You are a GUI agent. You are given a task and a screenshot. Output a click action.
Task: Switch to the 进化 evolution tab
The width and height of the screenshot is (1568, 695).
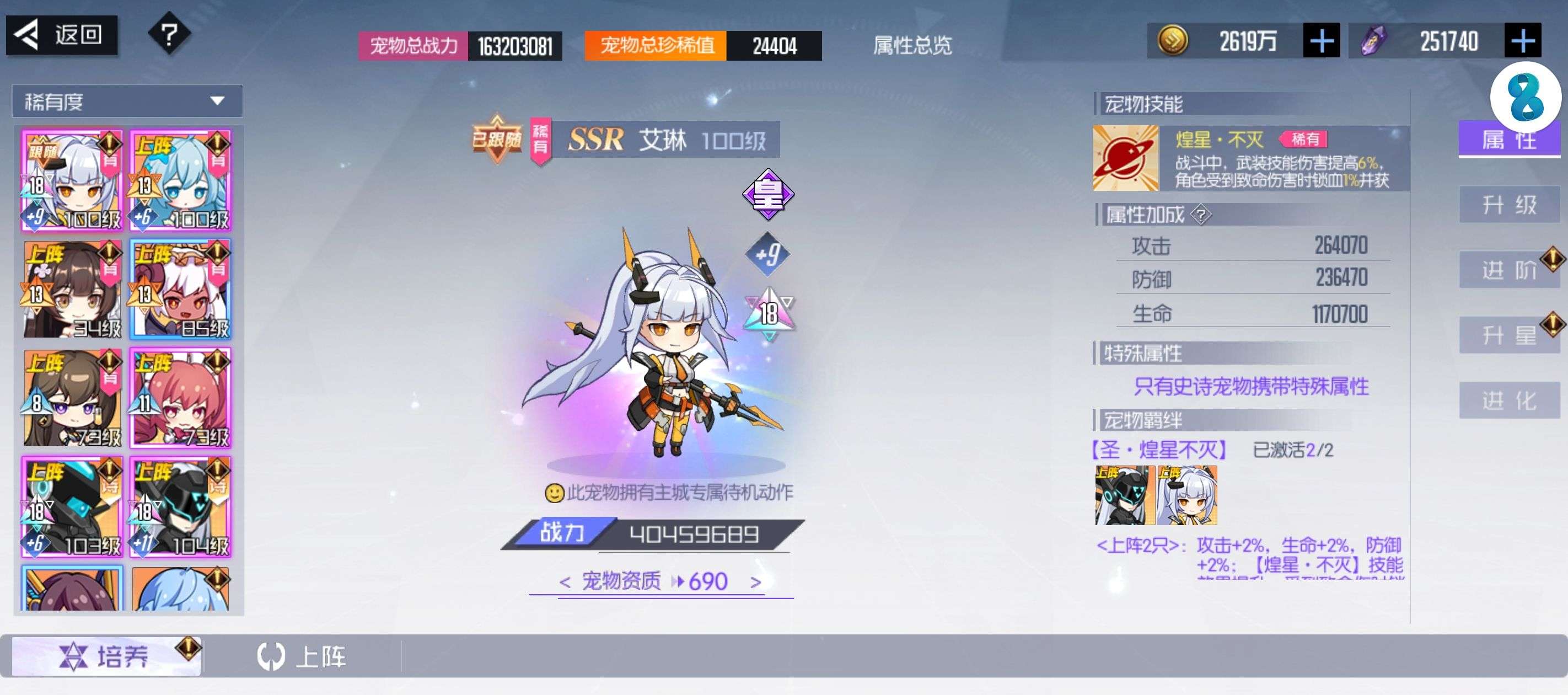(1508, 400)
